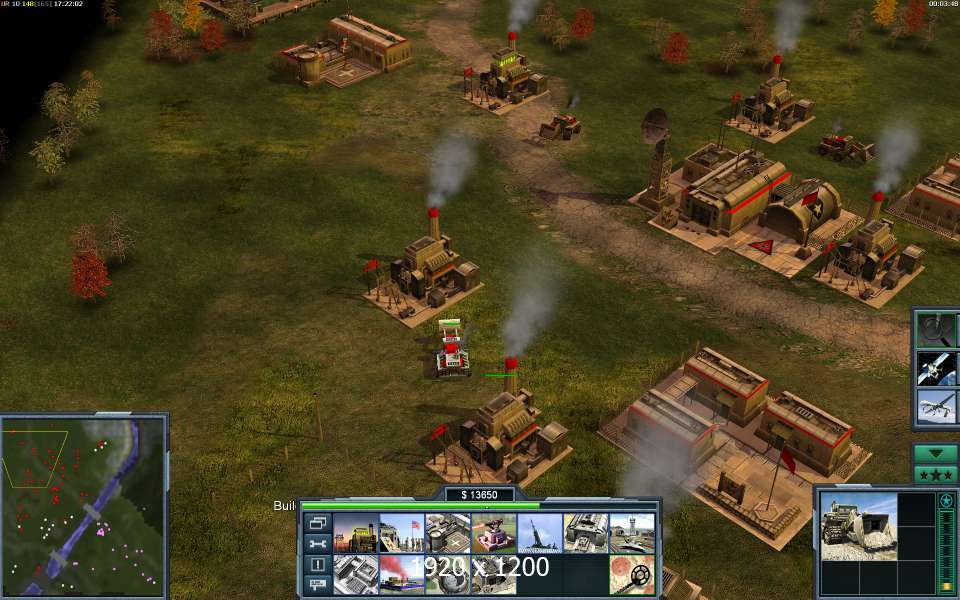Build the power plant structure
960x600 pixels.
[x=355, y=533]
